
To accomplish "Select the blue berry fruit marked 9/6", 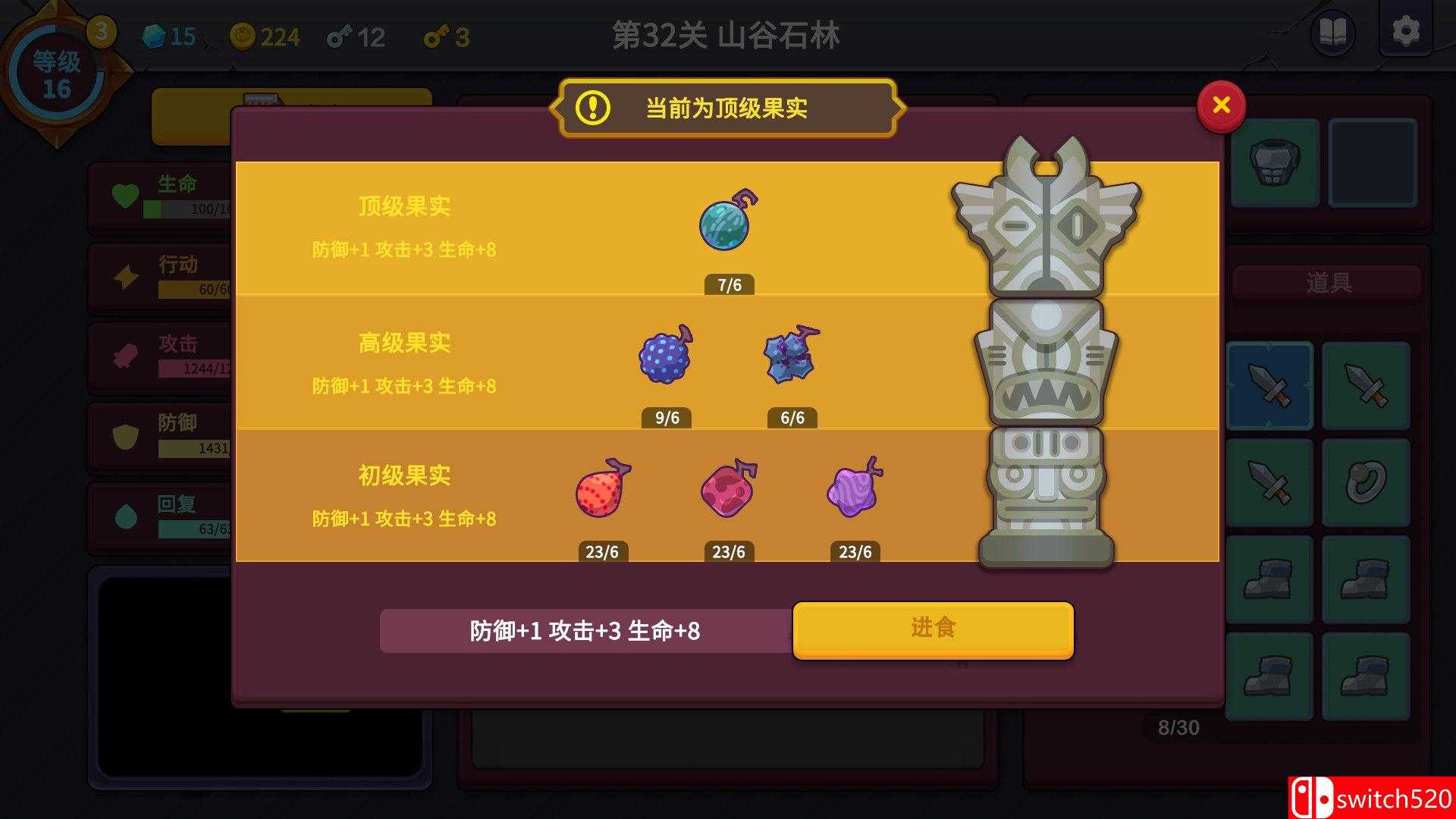I will click(666, 356).
